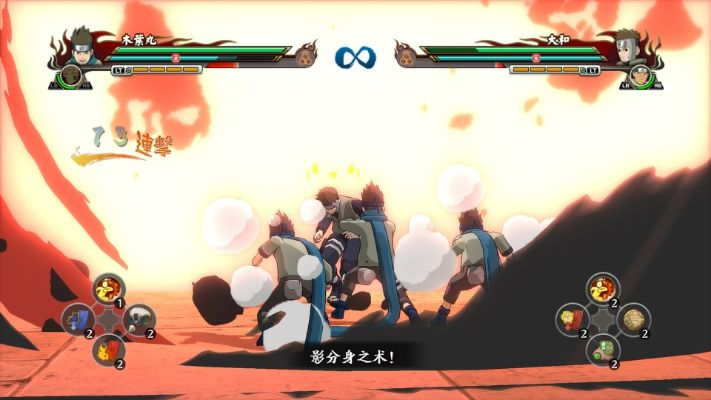
Task: Select Konohamaru's support character icon
Action: click(x=70, y=76)
